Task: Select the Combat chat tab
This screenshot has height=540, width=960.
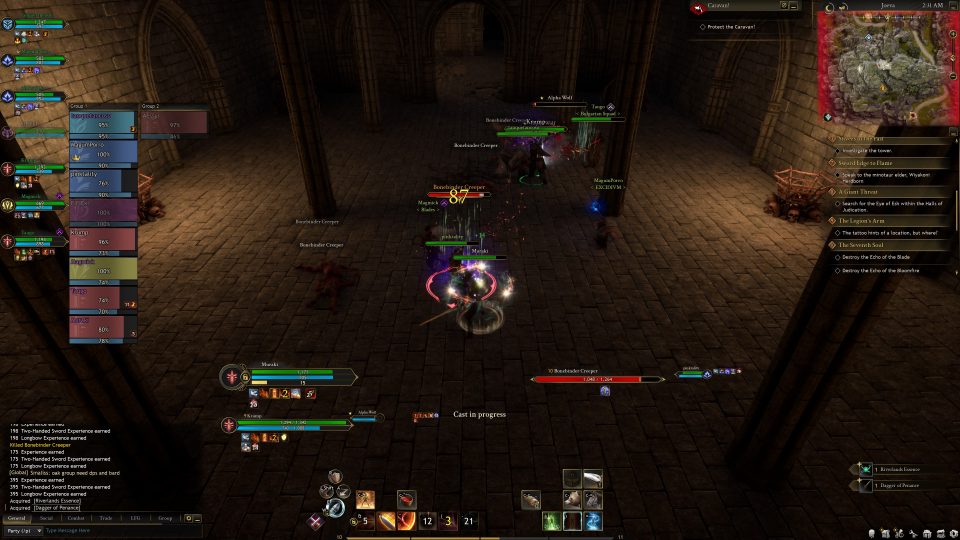Action: coord(76,518)
